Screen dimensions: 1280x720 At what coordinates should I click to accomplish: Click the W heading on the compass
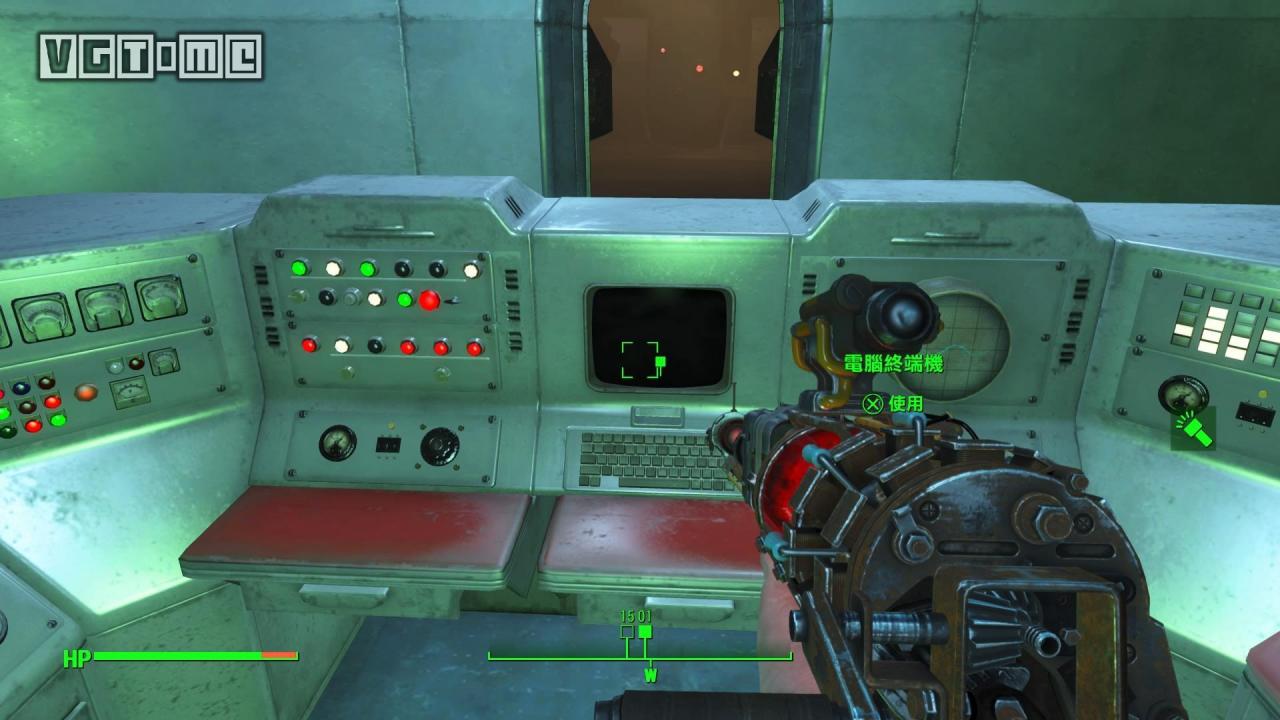coord(650,676)
